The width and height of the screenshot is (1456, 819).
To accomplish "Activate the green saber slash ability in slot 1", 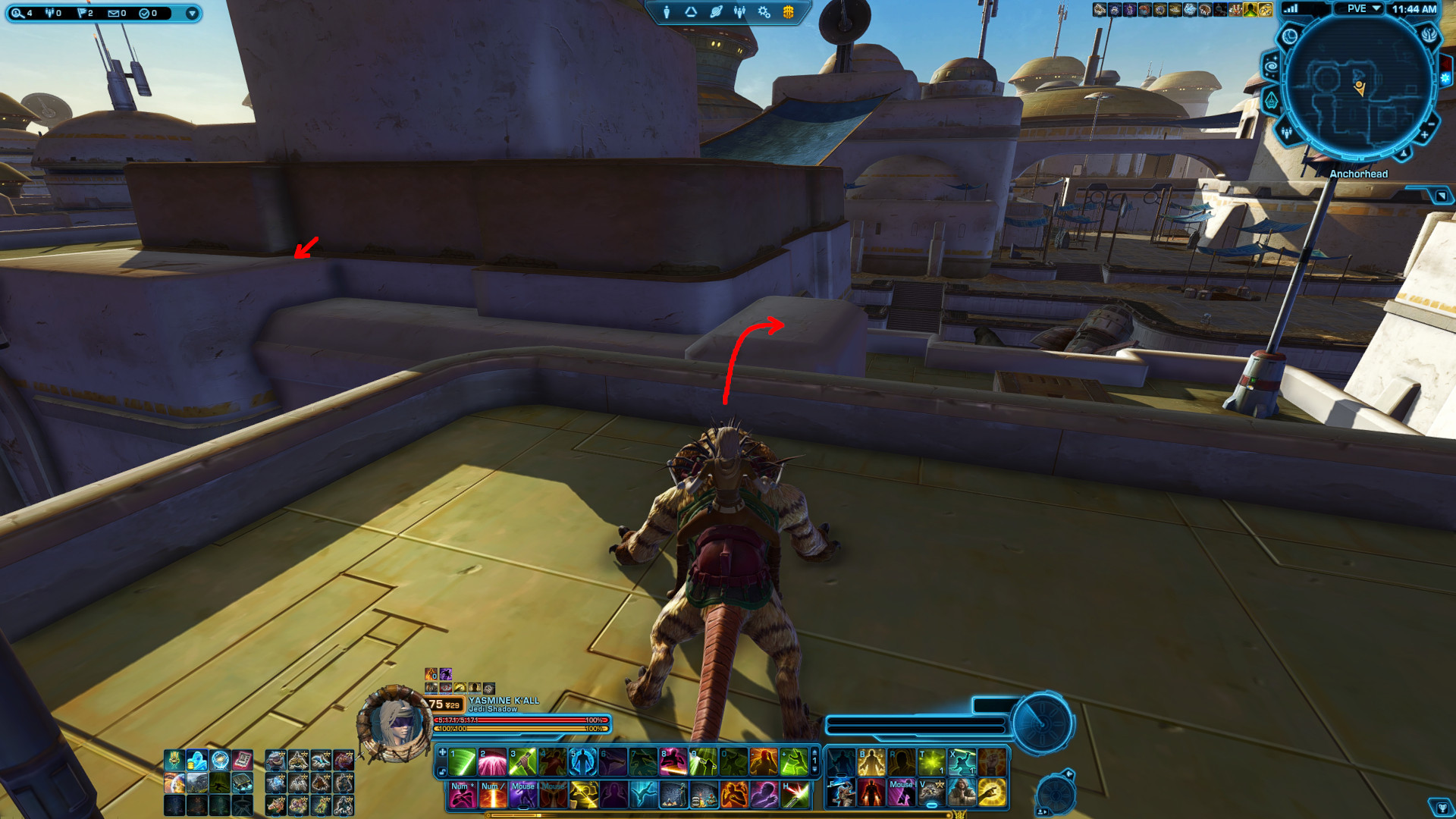I will click(x=462, y=762).
